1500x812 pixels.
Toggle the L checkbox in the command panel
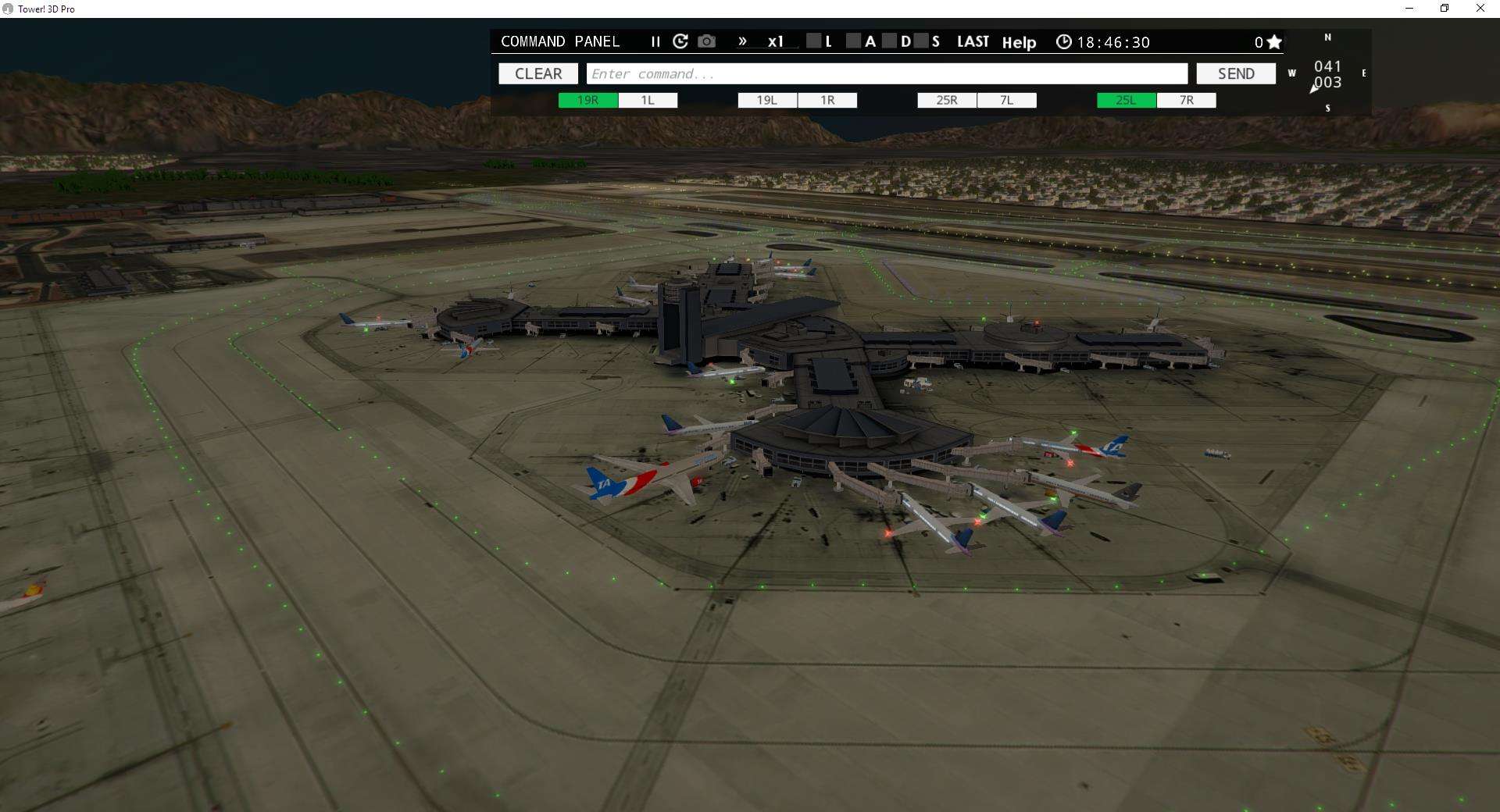(815, 41)
